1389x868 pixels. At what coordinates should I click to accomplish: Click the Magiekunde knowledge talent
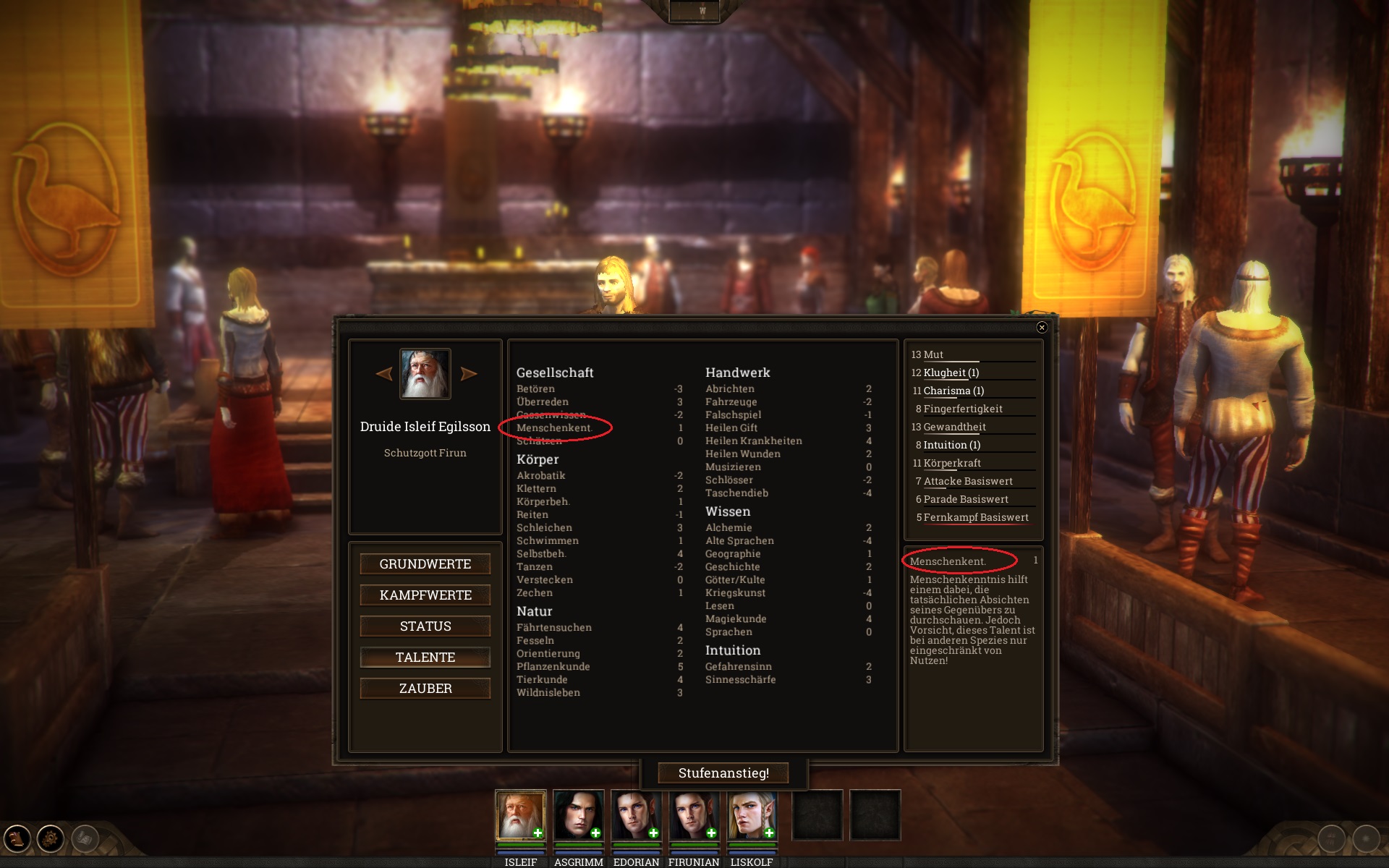coord(736,619)
